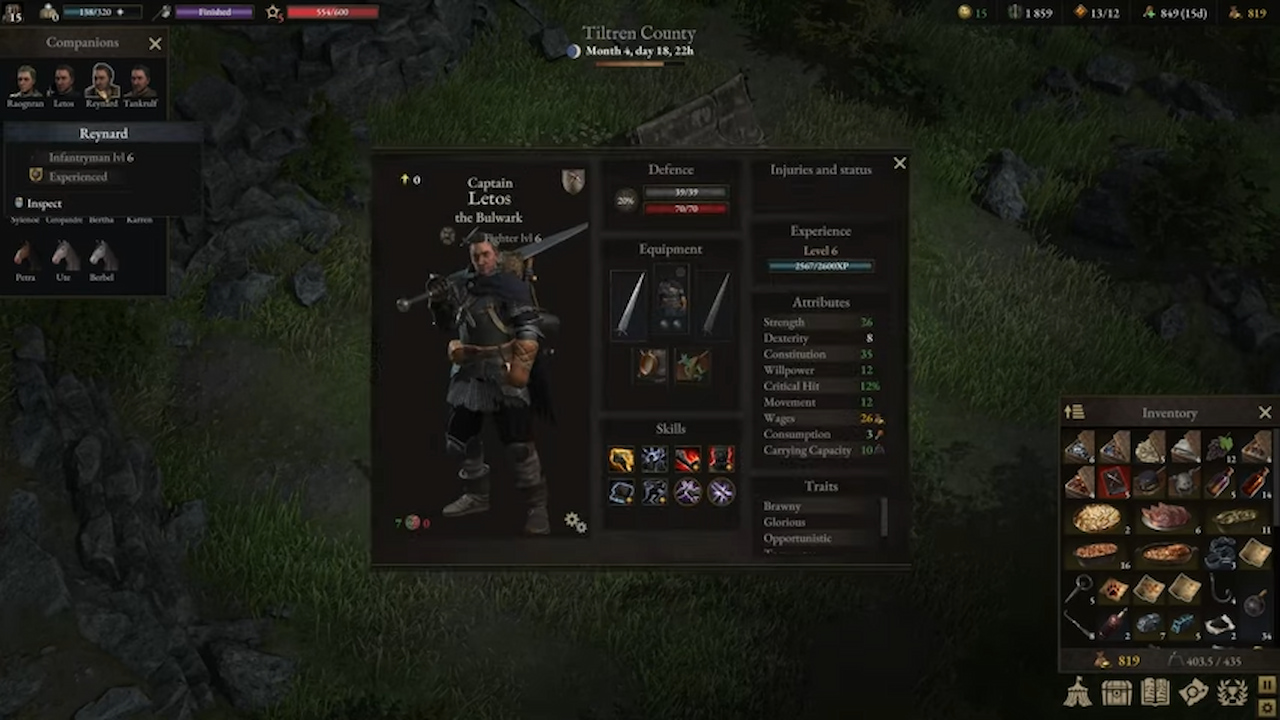This screenshot has width=1280, height=720.
Task: Click the objective tracker magnifying-glass icon bottom right
Action: click(x=1194, y=692)
